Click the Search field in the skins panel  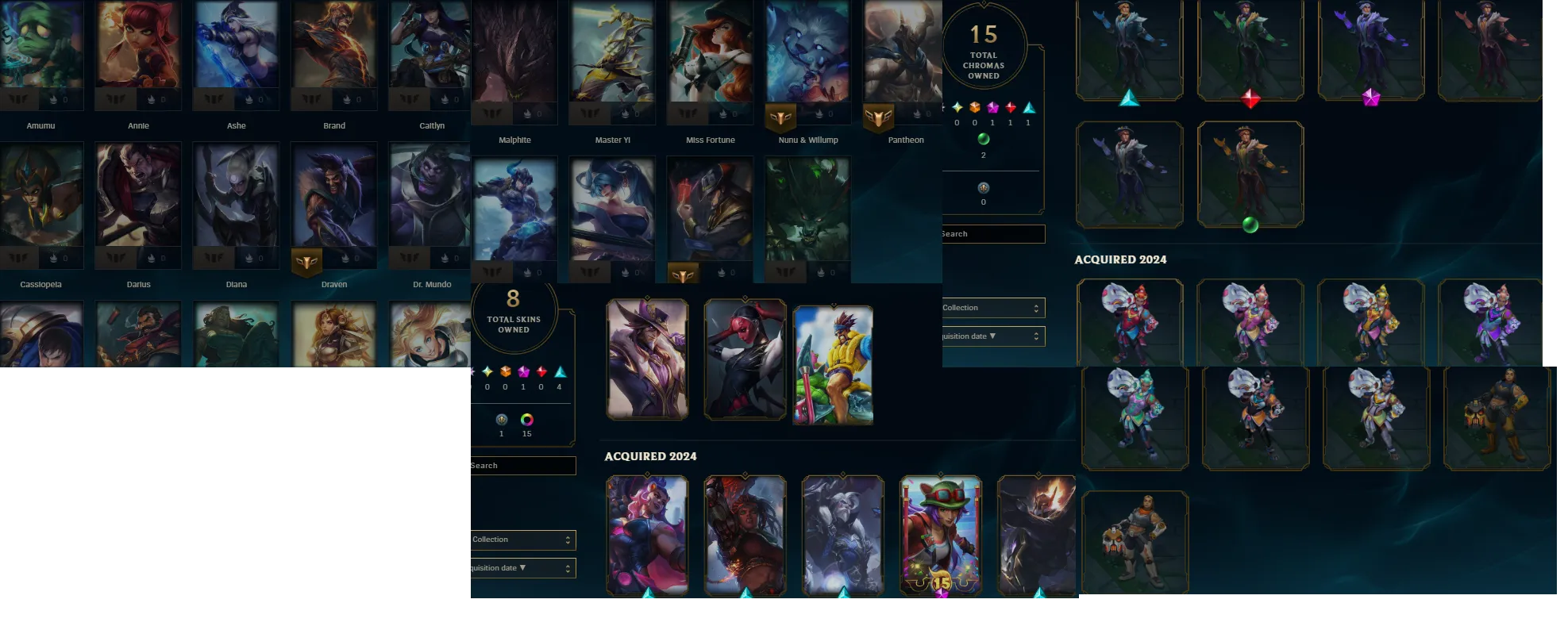(x=520, y=466)
